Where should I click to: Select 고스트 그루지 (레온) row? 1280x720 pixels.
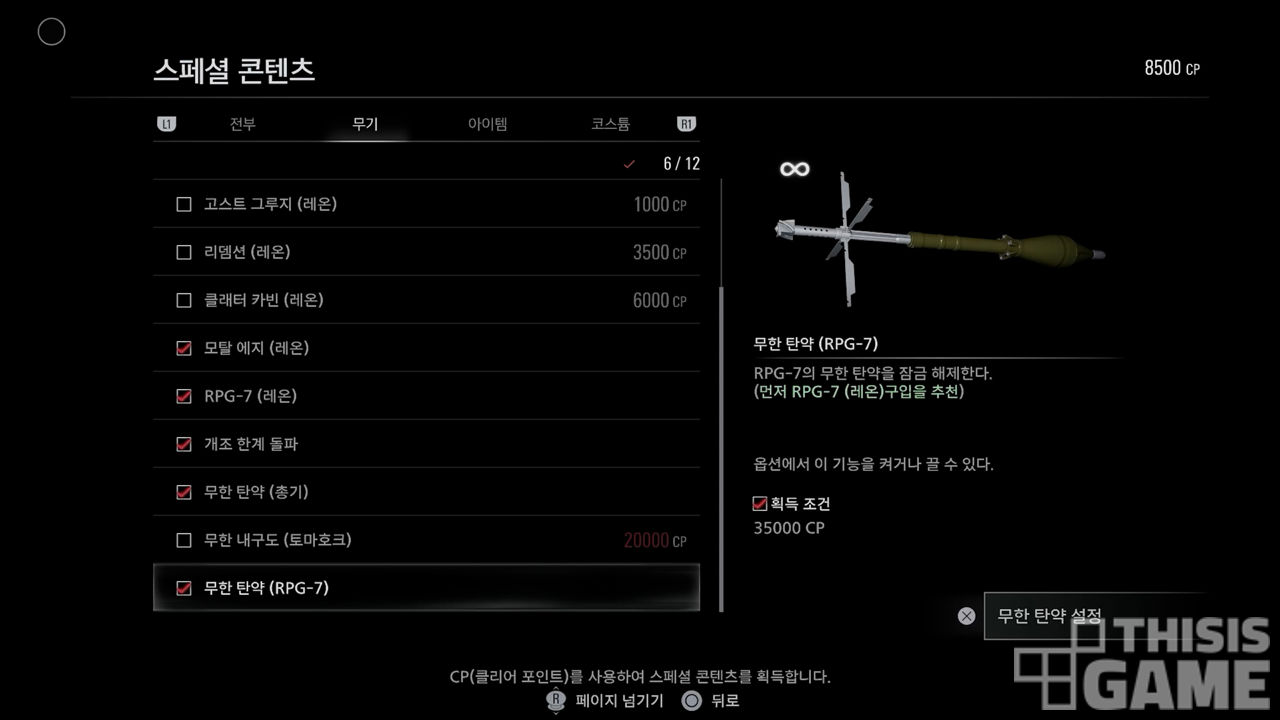426,204
